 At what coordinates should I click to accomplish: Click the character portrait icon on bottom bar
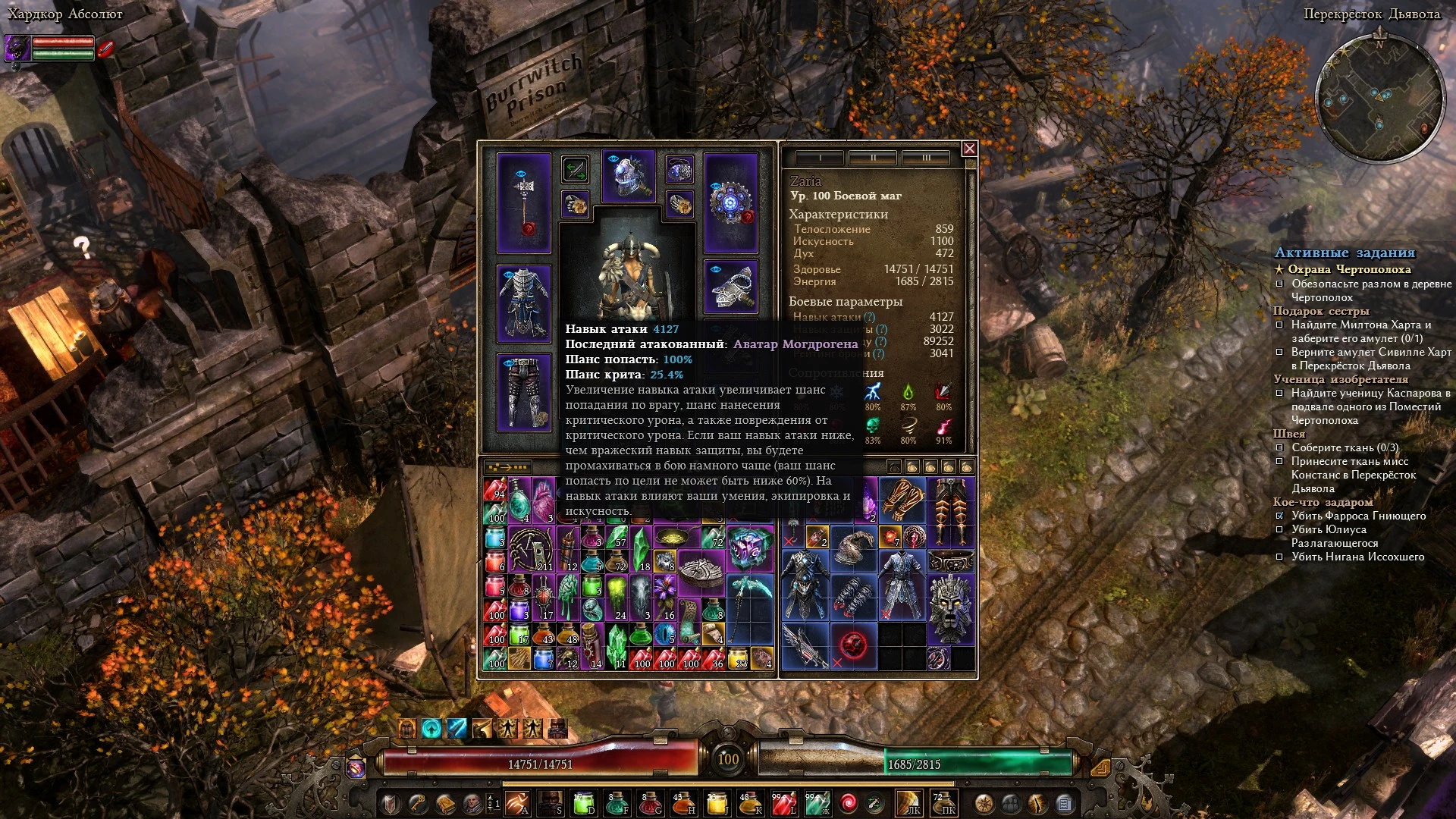point(471,802)
